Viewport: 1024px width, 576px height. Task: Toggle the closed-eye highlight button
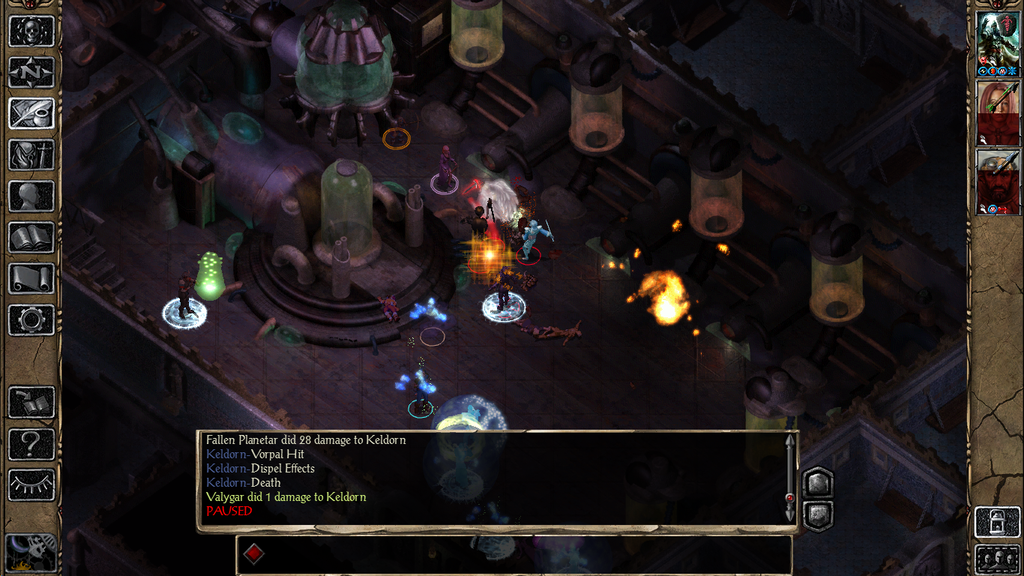(31, 485)
